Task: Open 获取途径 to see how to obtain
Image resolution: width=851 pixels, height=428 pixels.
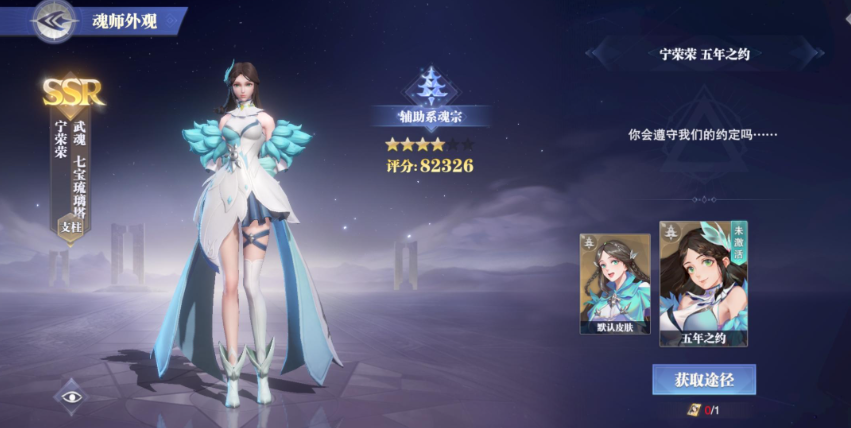Action: point(703,379)
